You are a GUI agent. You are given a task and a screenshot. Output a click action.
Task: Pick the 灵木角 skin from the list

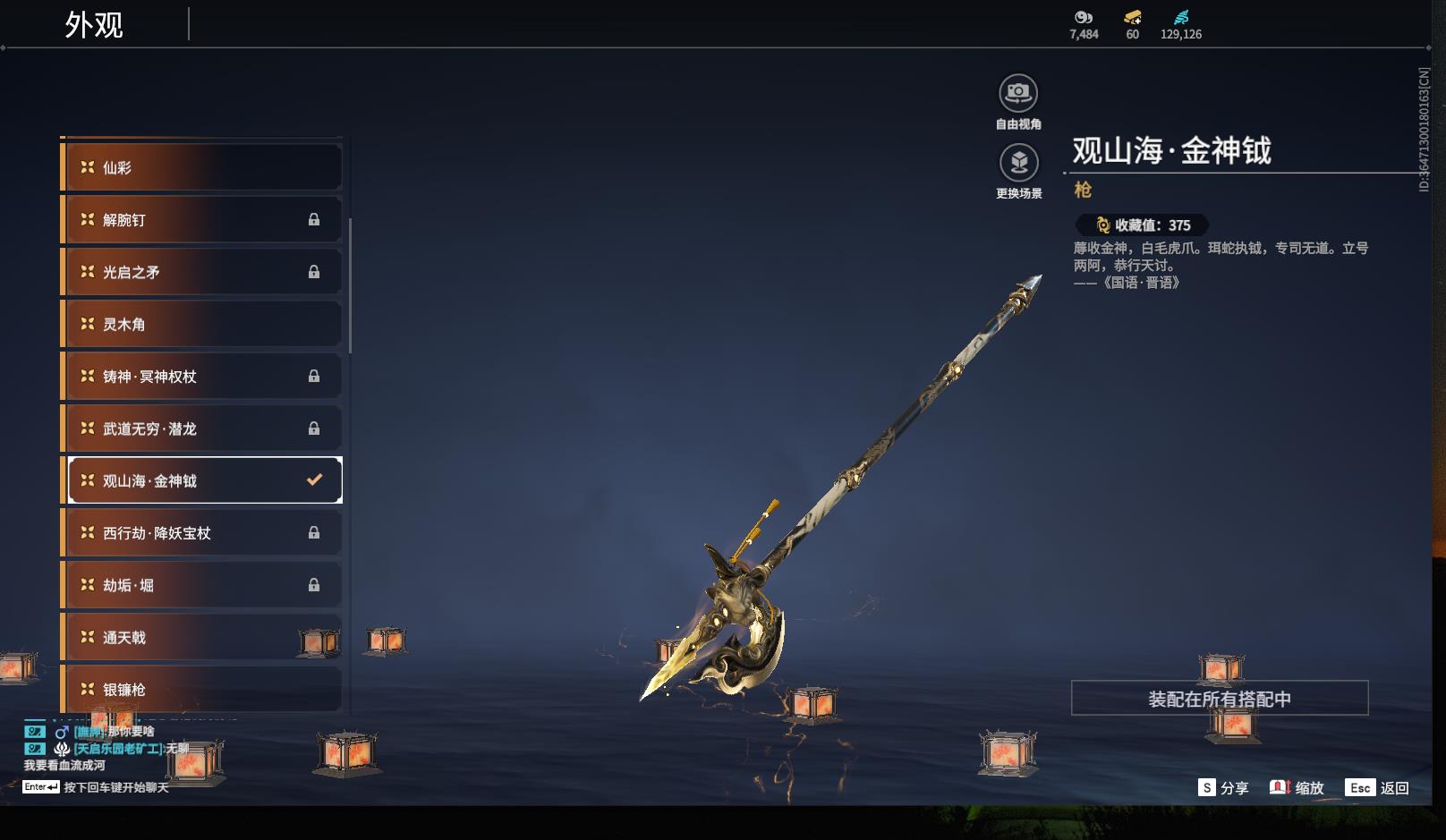point(201,324)
